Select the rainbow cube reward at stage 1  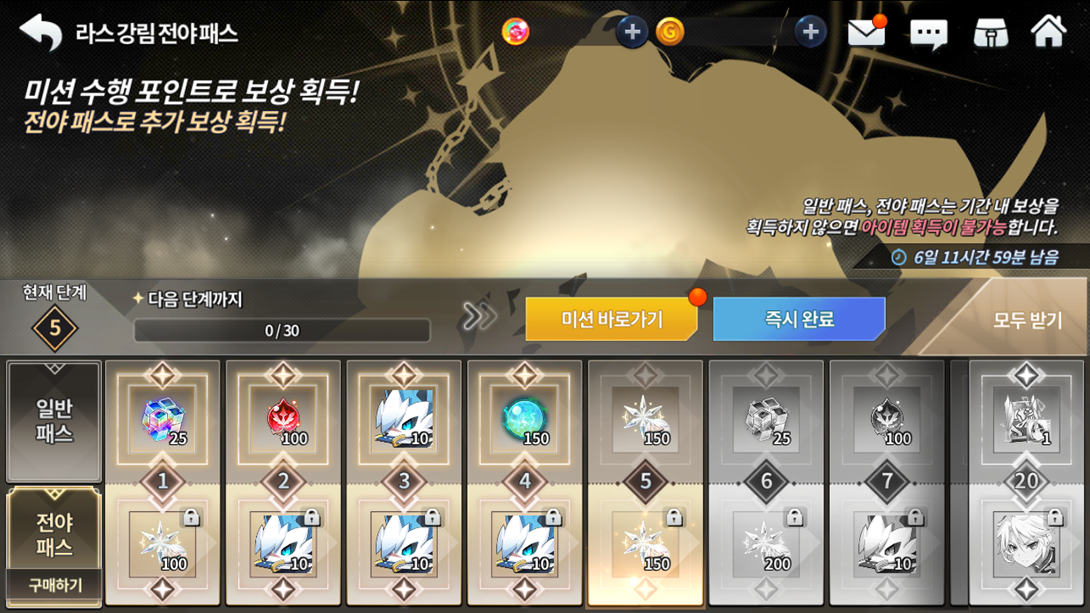(x=163, y=420)
